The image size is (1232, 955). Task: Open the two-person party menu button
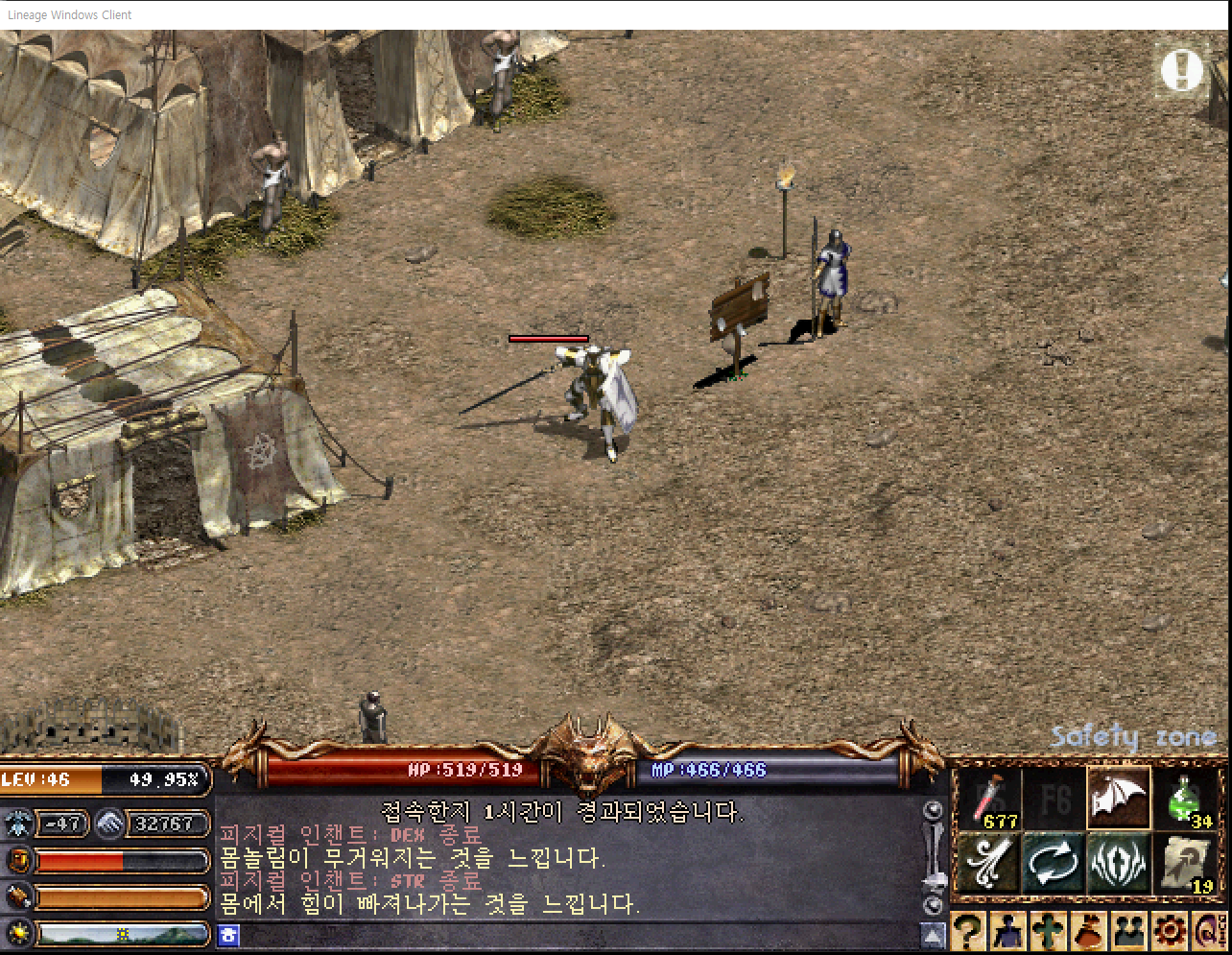pyautogui.click(x=1129, y=931)
